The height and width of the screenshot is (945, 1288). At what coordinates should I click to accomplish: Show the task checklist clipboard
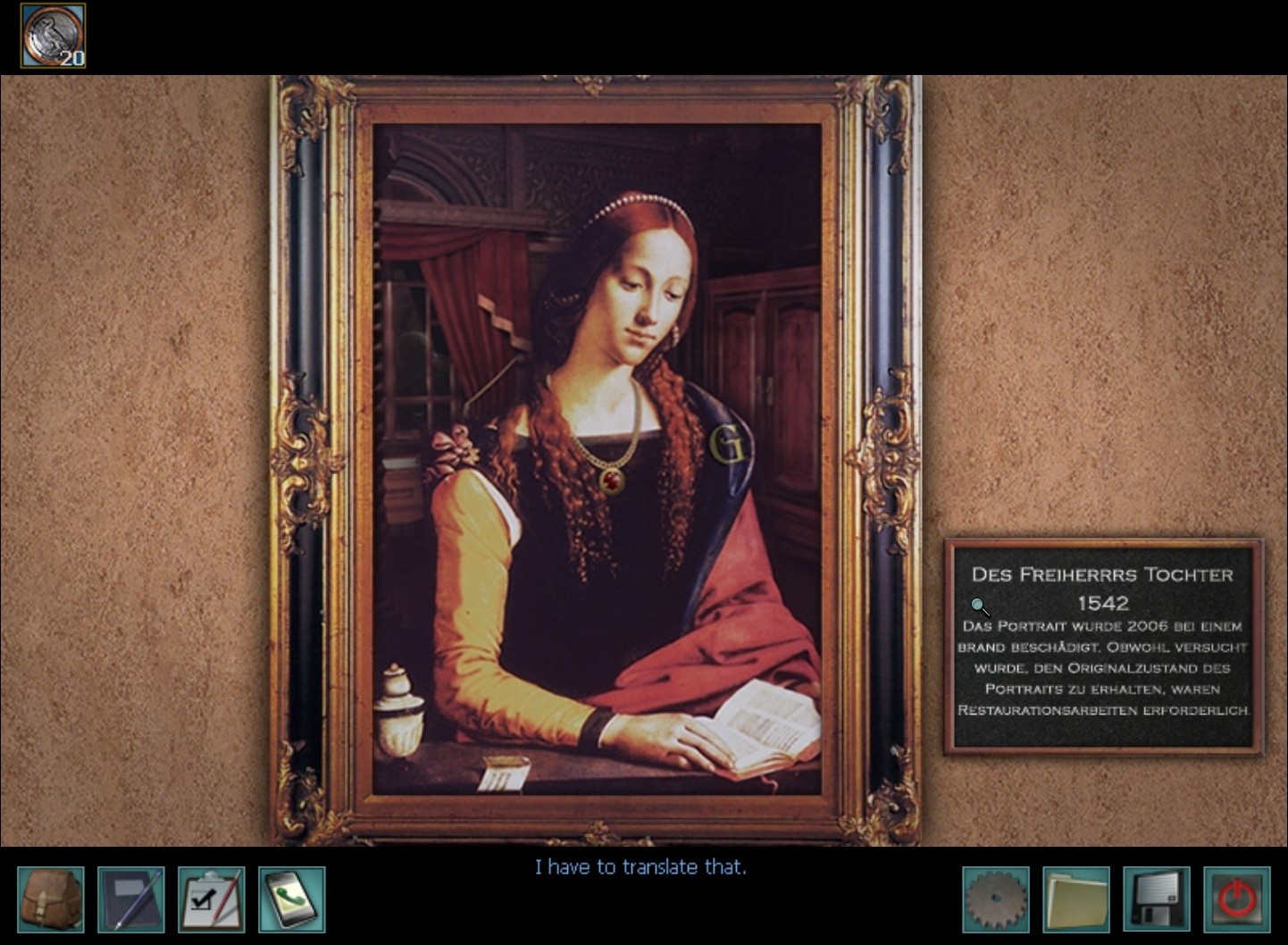point(211,899)
